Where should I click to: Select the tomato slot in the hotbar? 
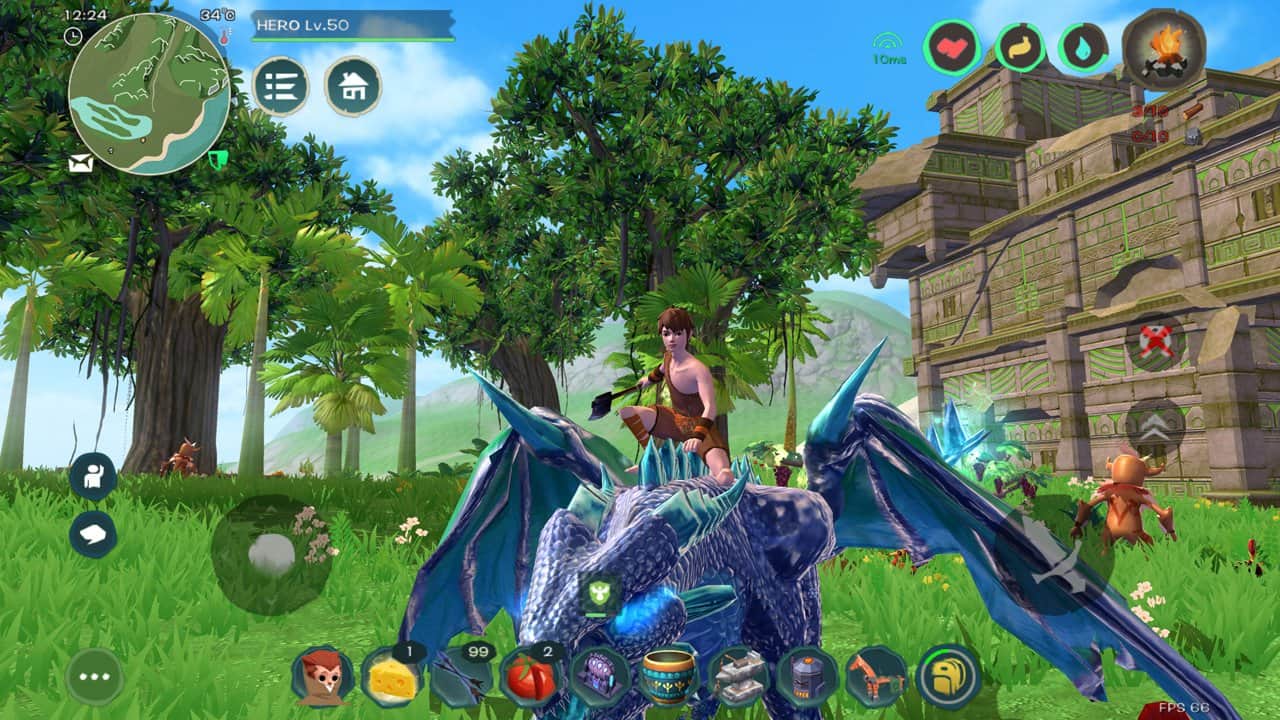coord(530,677)
